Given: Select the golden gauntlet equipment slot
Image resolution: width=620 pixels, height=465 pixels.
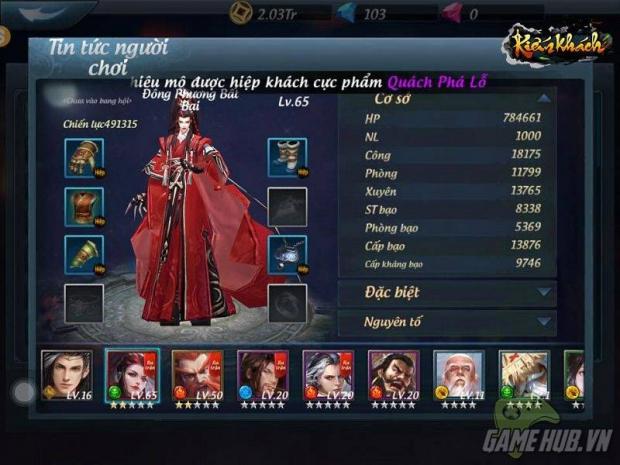Looking at the screenshot, I should click(84, 157).
